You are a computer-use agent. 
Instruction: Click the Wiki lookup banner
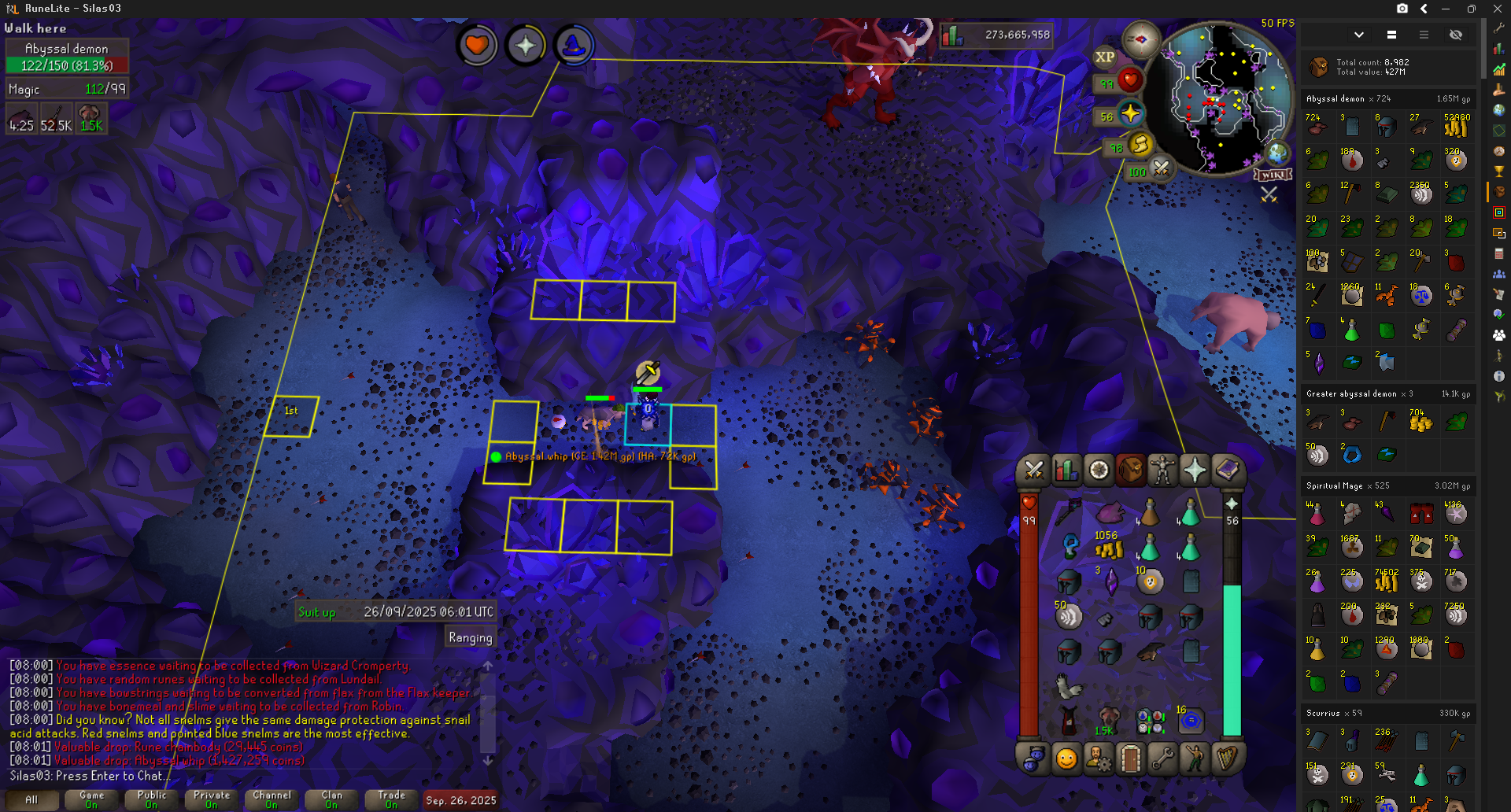pos(1273,175)
